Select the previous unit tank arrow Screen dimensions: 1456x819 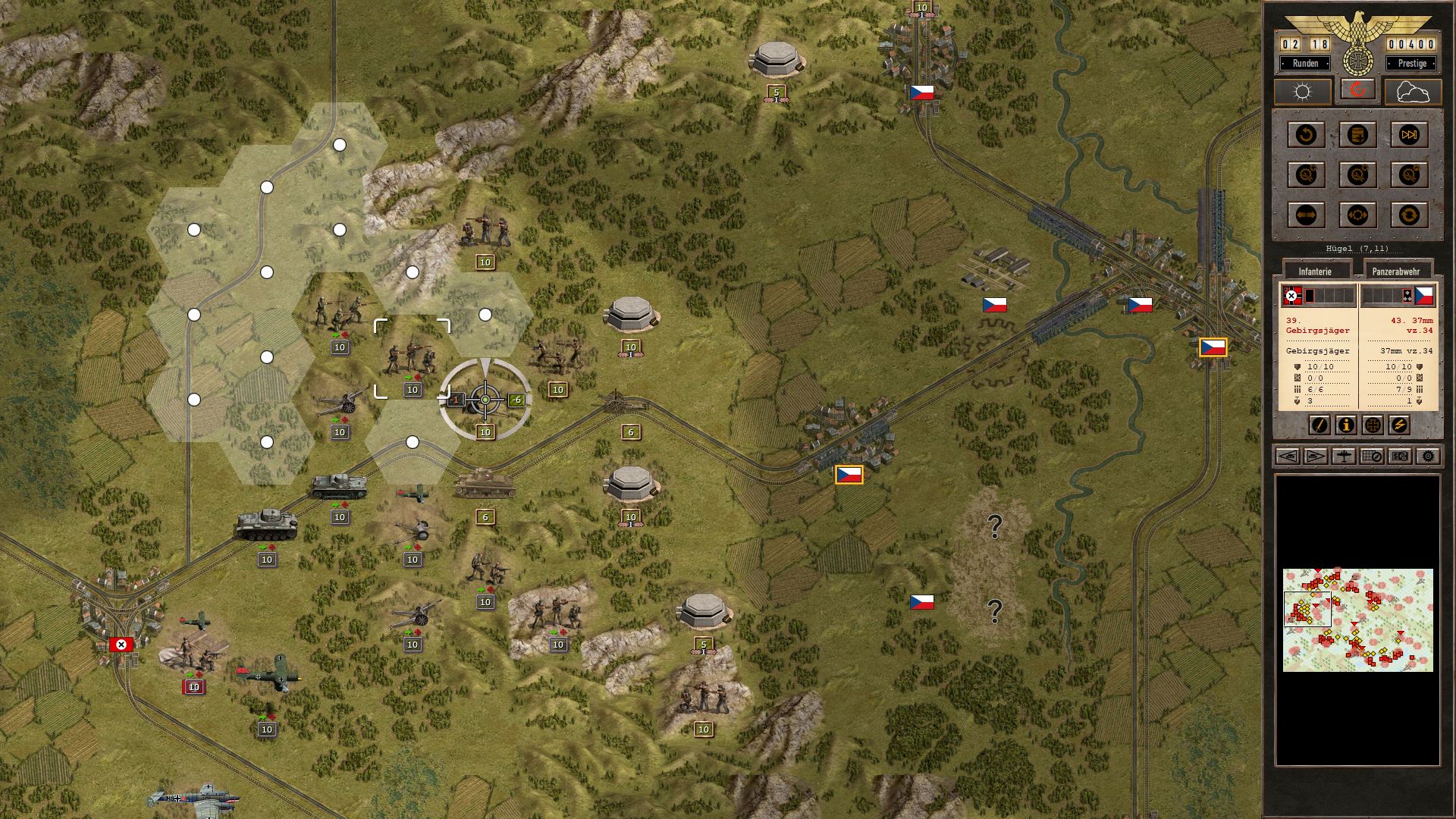point(1288,457)
